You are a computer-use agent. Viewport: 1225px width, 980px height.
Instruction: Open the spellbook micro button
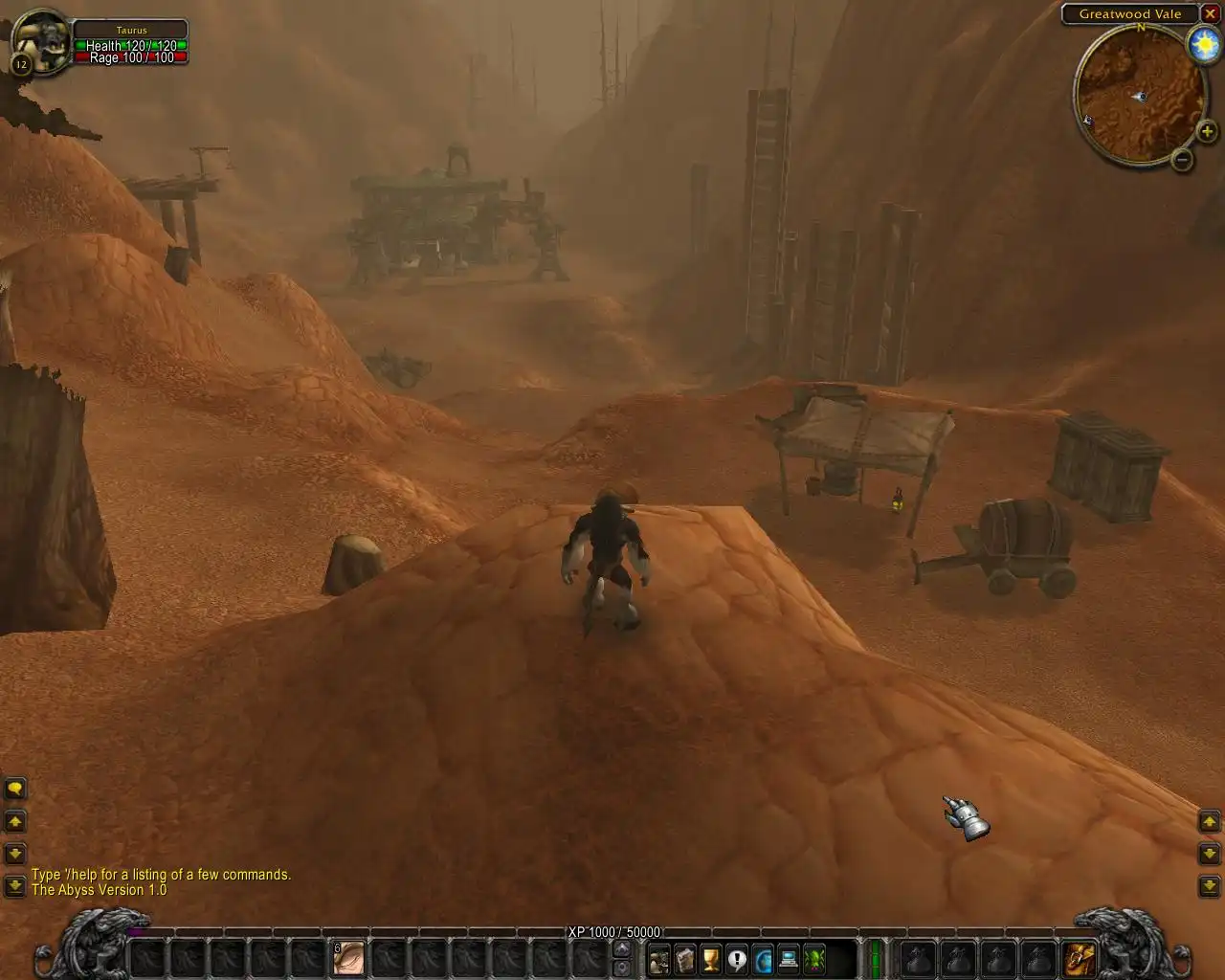pos(685,958)
